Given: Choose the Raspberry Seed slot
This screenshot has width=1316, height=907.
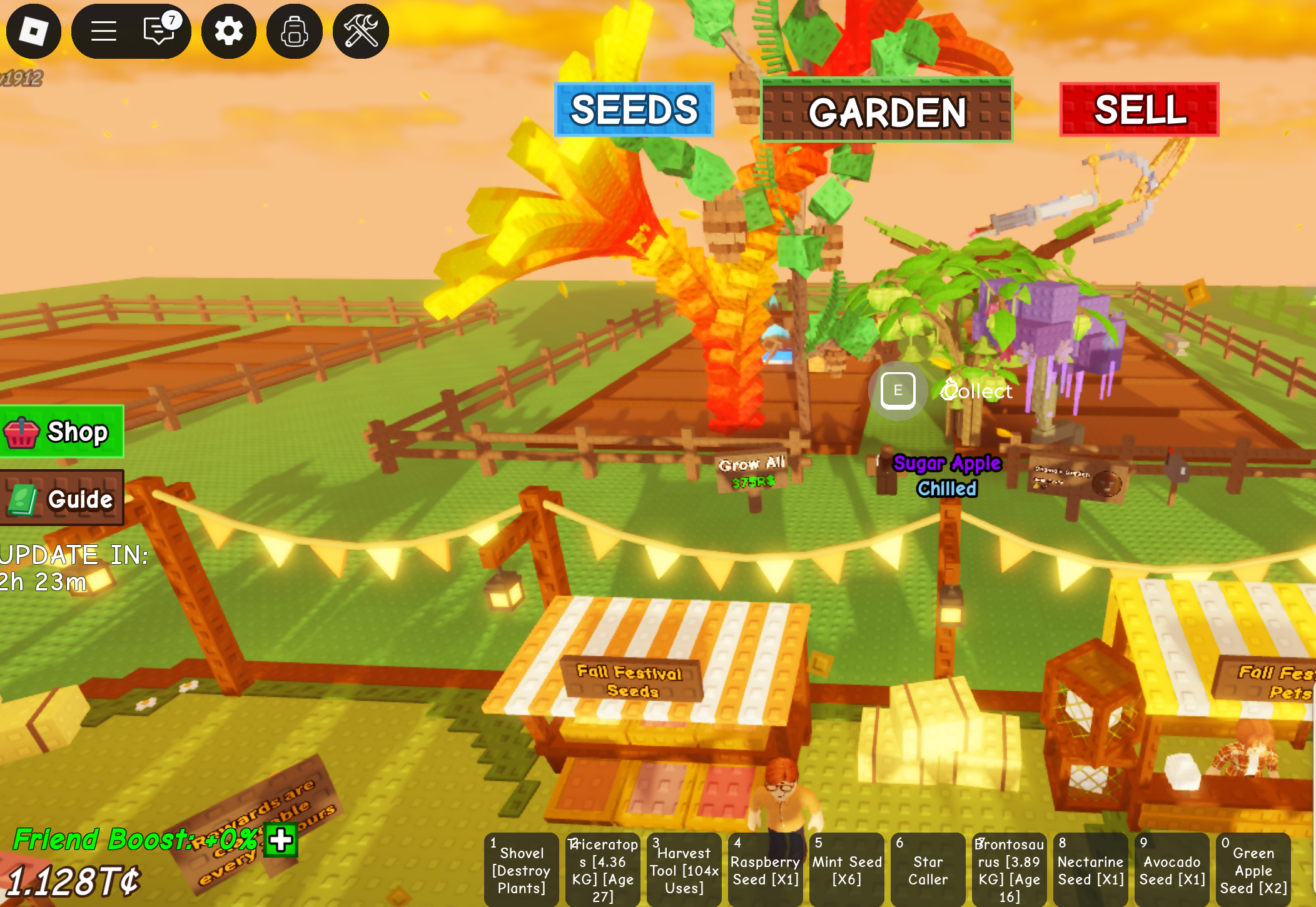Looking at the screenshot, I should coord(765,869).
